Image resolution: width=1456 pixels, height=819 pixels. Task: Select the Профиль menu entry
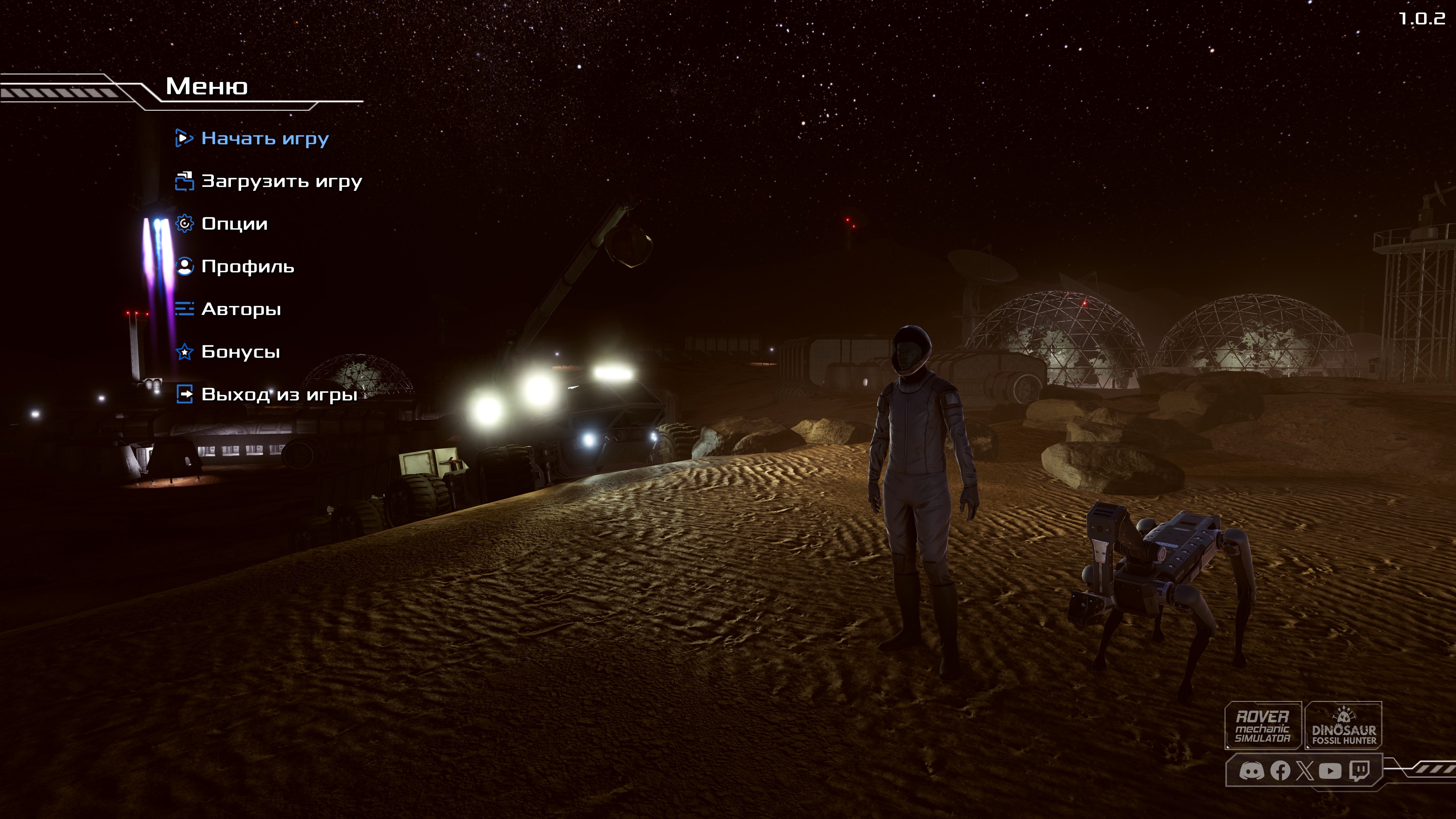248,267
